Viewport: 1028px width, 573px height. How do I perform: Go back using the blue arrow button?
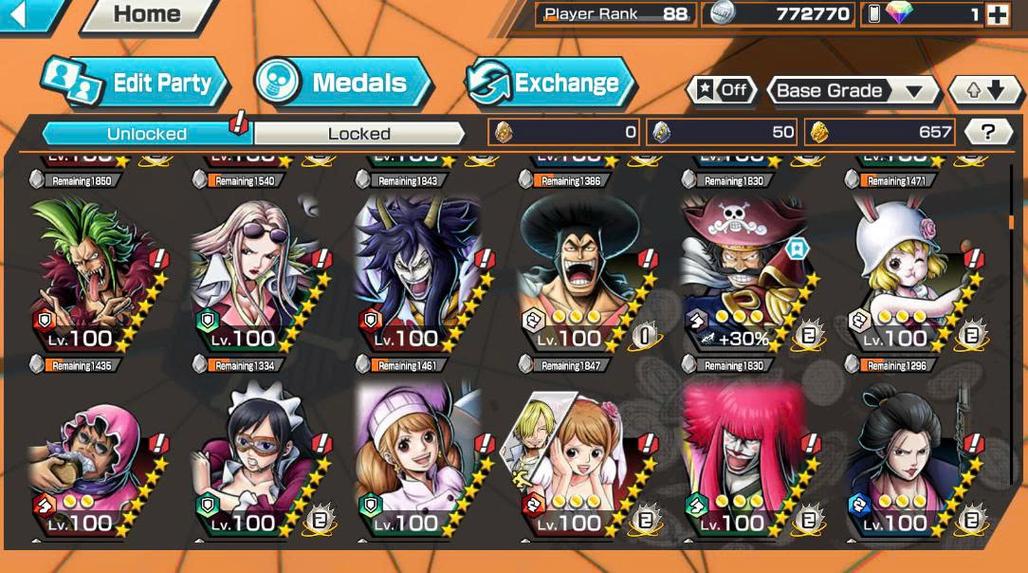22,14
